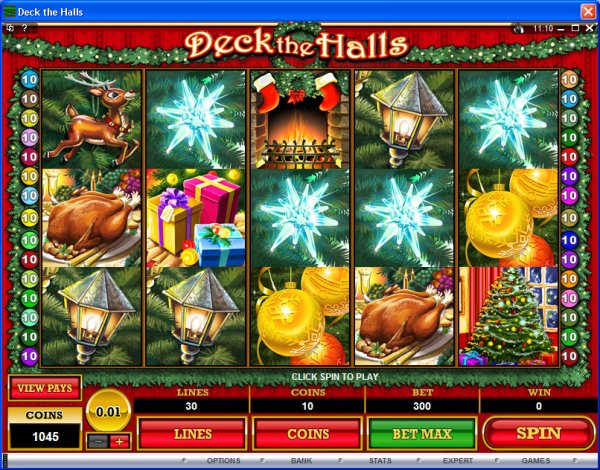Open the BANK menu
Image resolution: width=600 pixels, height=470 pixels.
pos(301,461)
